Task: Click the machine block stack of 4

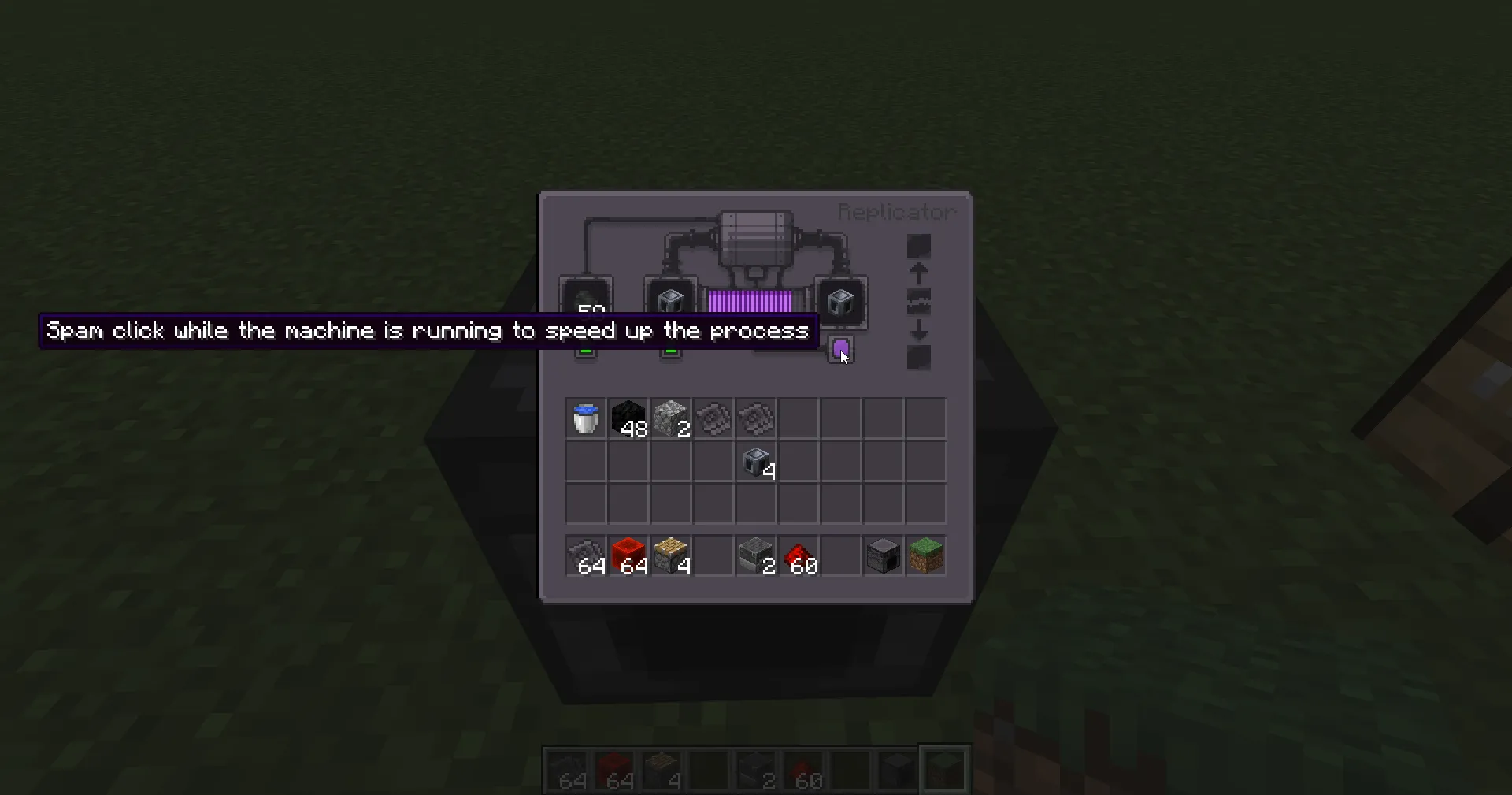Action: 755,463
